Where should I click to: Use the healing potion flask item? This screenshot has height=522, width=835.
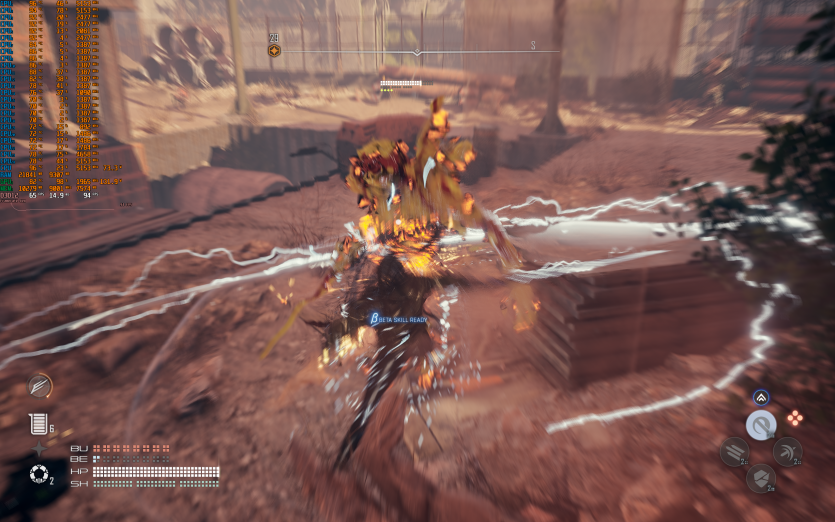pyautogui.click(x=37, y=424)
